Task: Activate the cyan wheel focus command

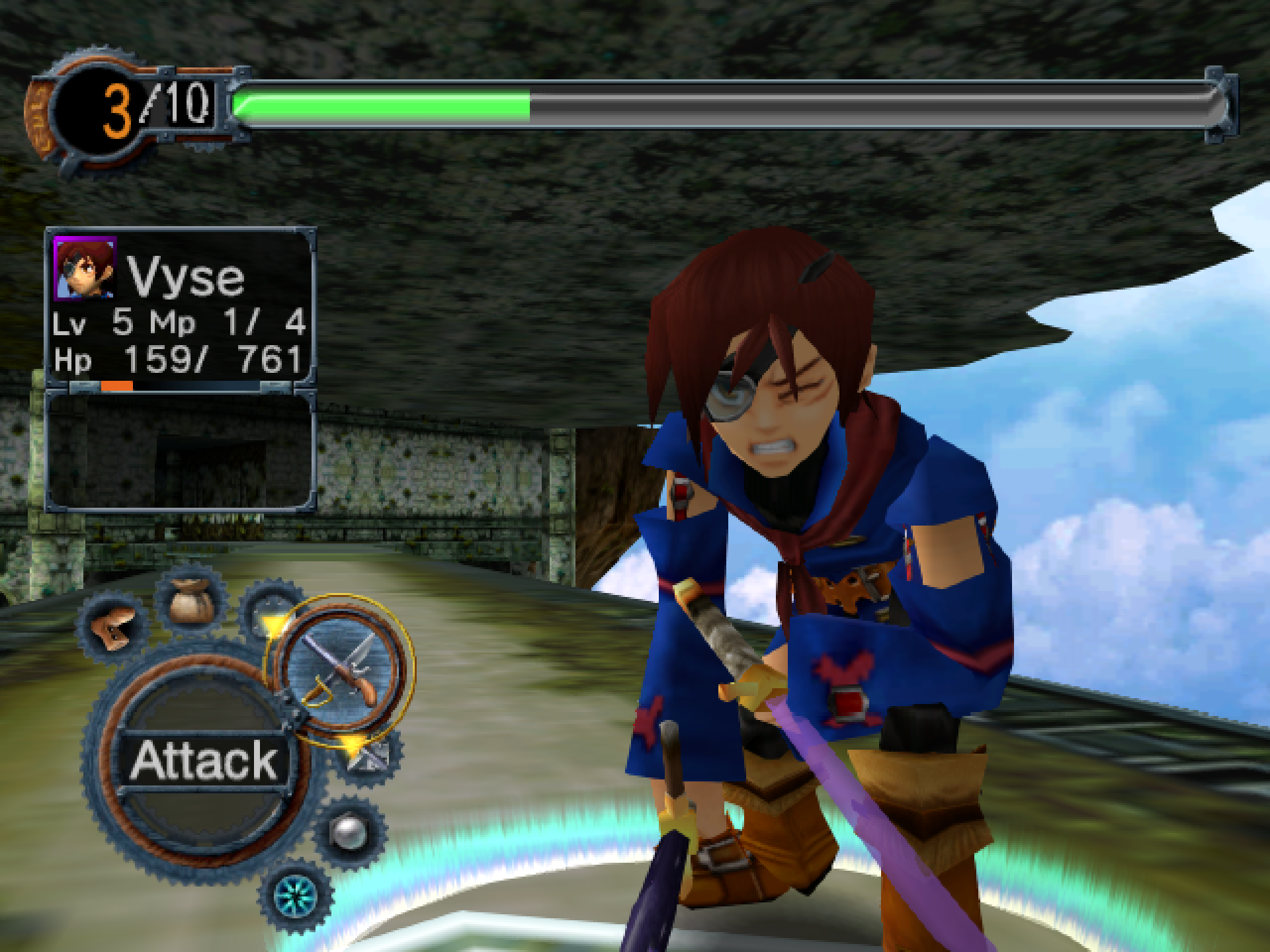Action: [x=296, y=896]
